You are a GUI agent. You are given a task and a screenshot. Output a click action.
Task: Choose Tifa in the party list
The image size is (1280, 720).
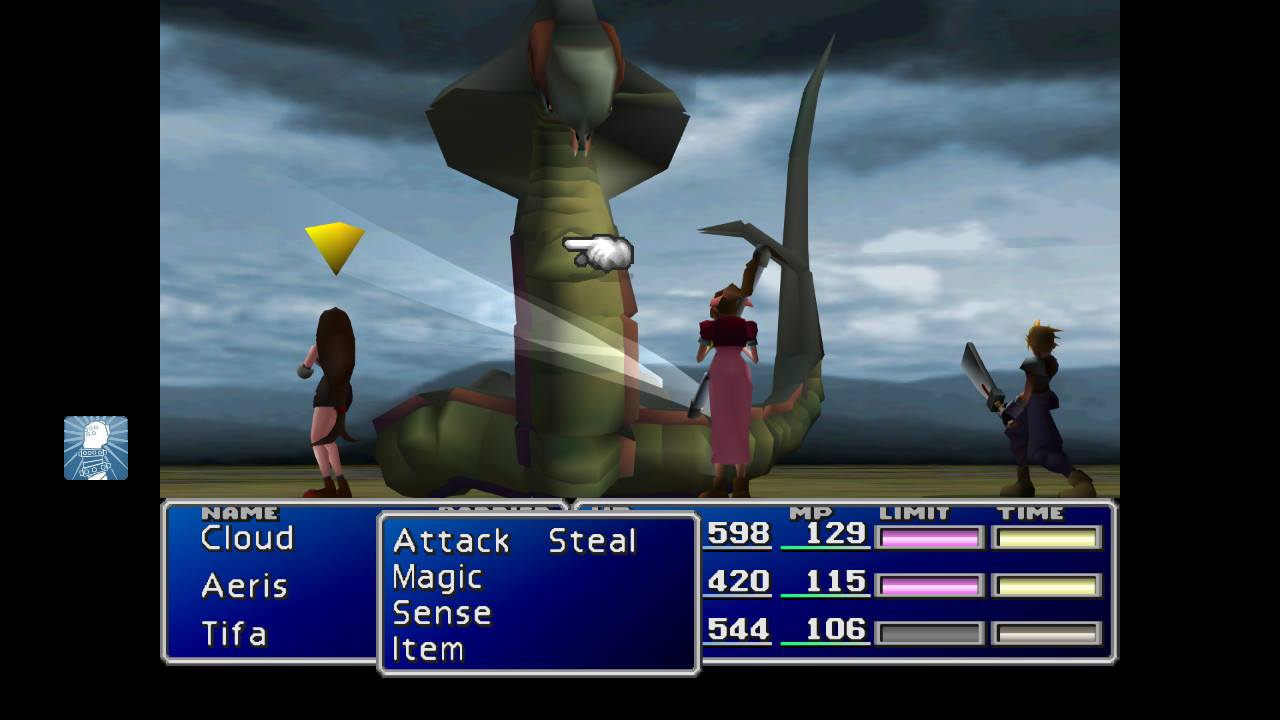[x=234, y=633]
